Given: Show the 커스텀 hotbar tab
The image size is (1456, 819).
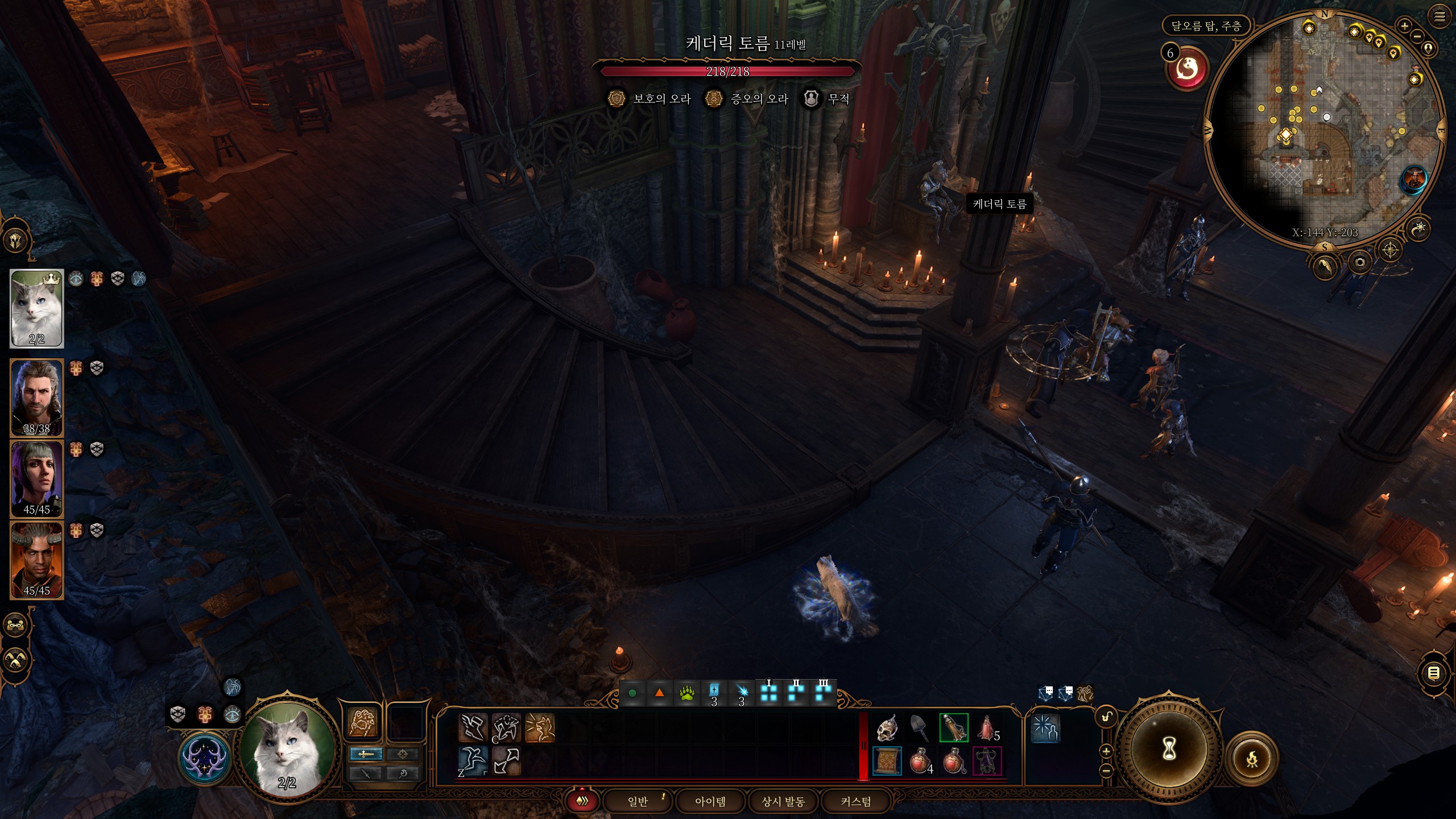Looking at the screenshot, I should coord(856,801).
